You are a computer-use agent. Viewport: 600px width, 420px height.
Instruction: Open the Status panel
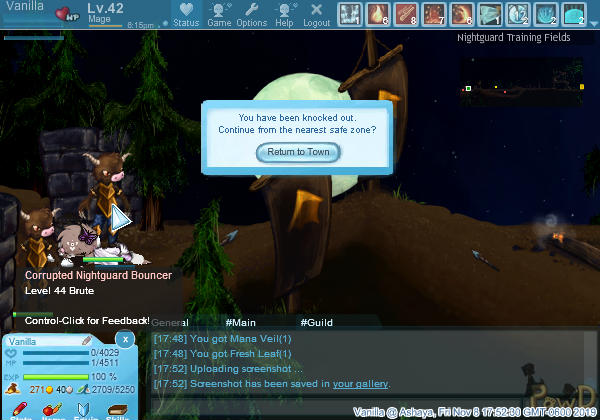pos(185,14)
